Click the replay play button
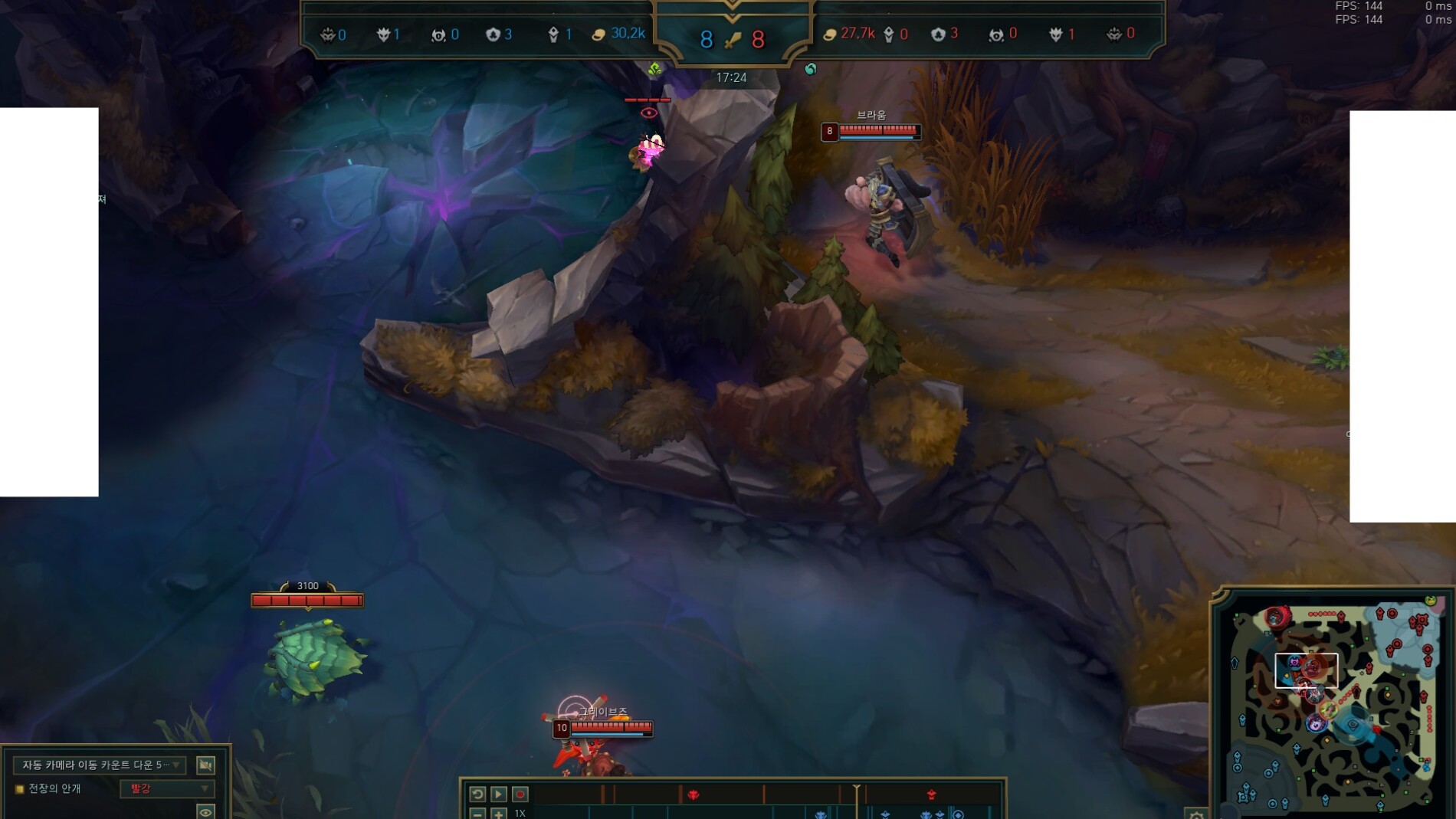 (498, 794)
